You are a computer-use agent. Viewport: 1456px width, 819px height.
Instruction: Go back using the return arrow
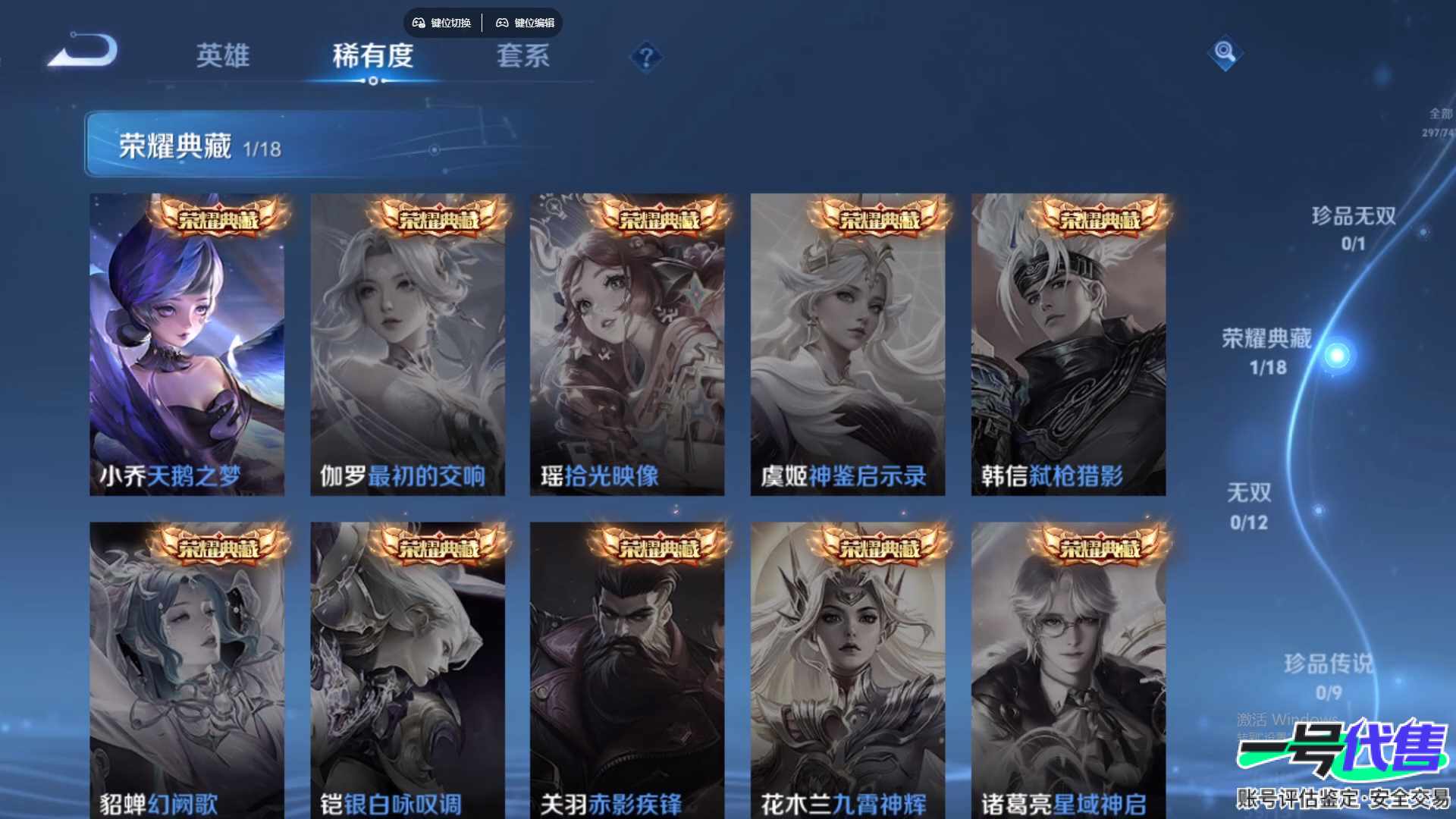(83, 52)
